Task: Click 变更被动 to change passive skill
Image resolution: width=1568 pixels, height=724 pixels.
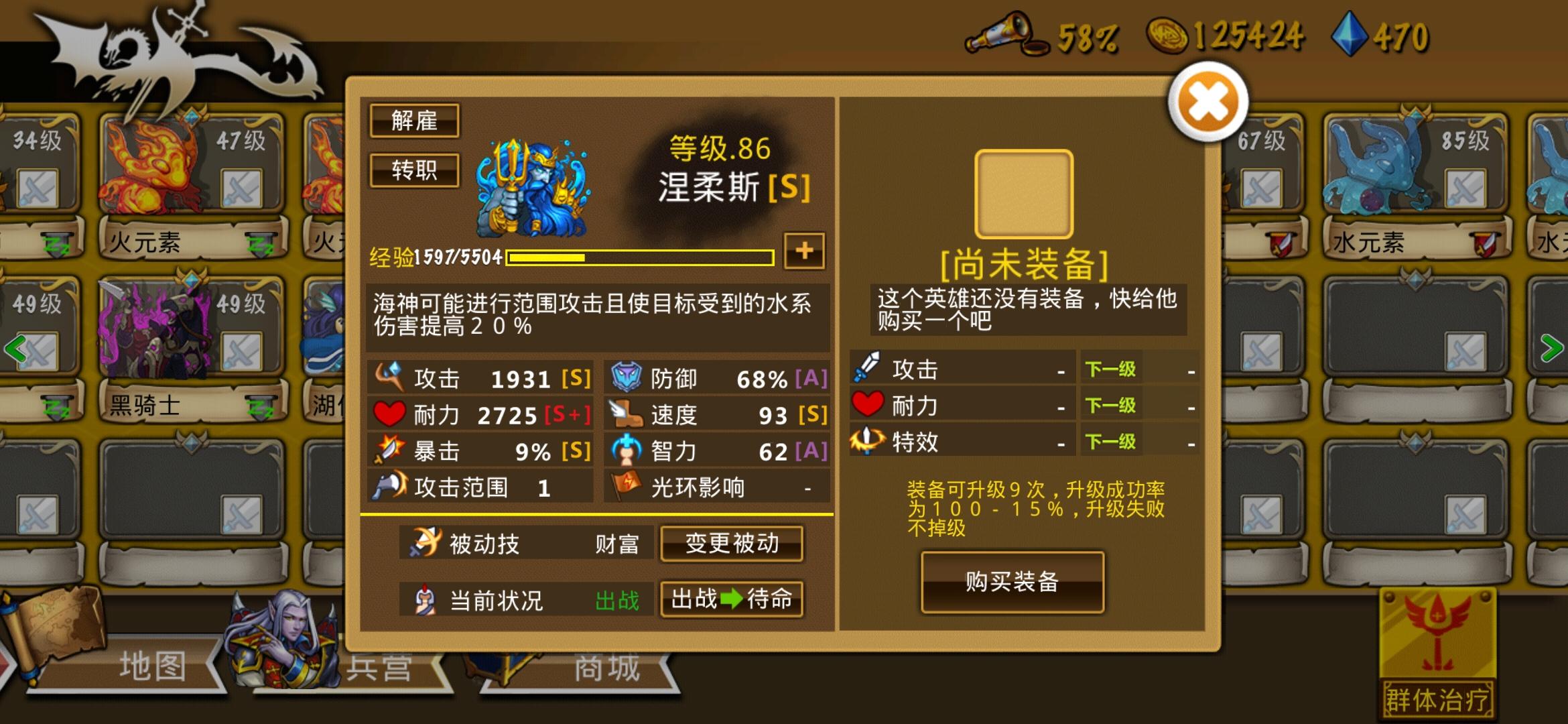Action: [x=731, y=545]
